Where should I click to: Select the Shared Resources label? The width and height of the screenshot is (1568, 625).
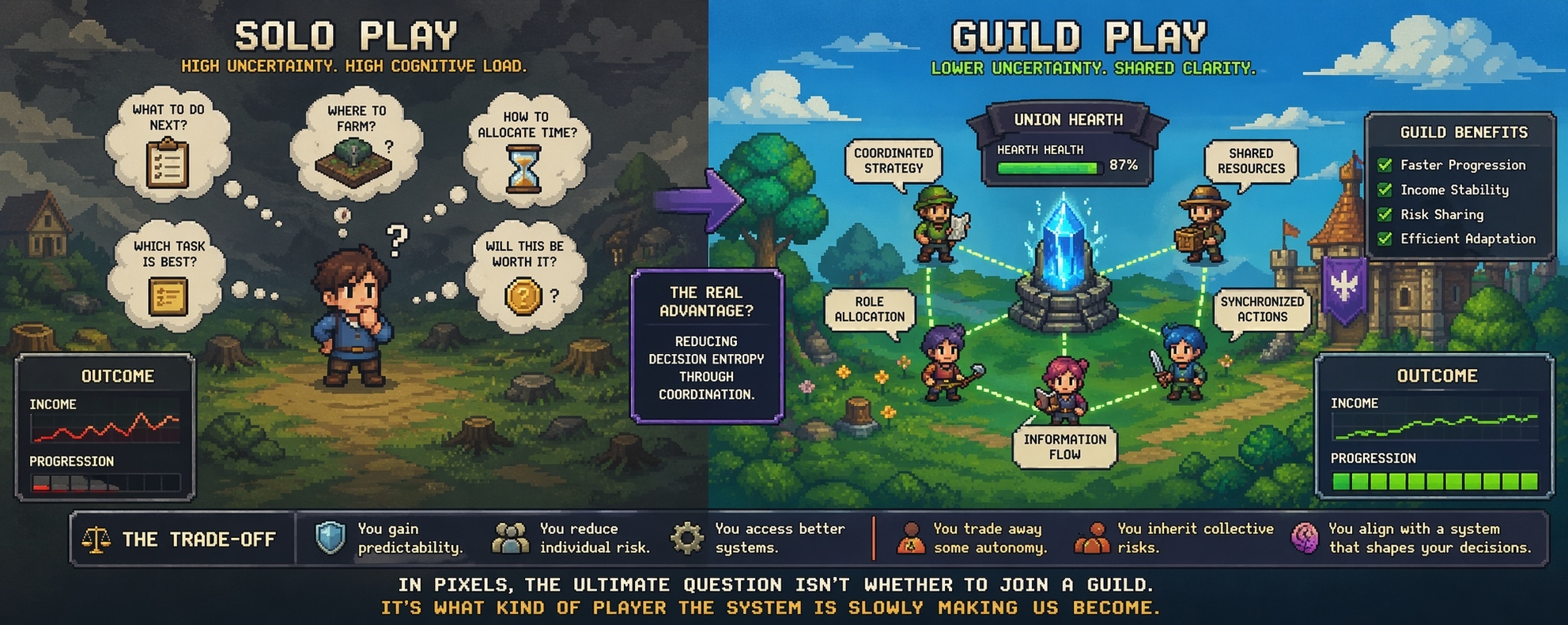(1250, 160)
